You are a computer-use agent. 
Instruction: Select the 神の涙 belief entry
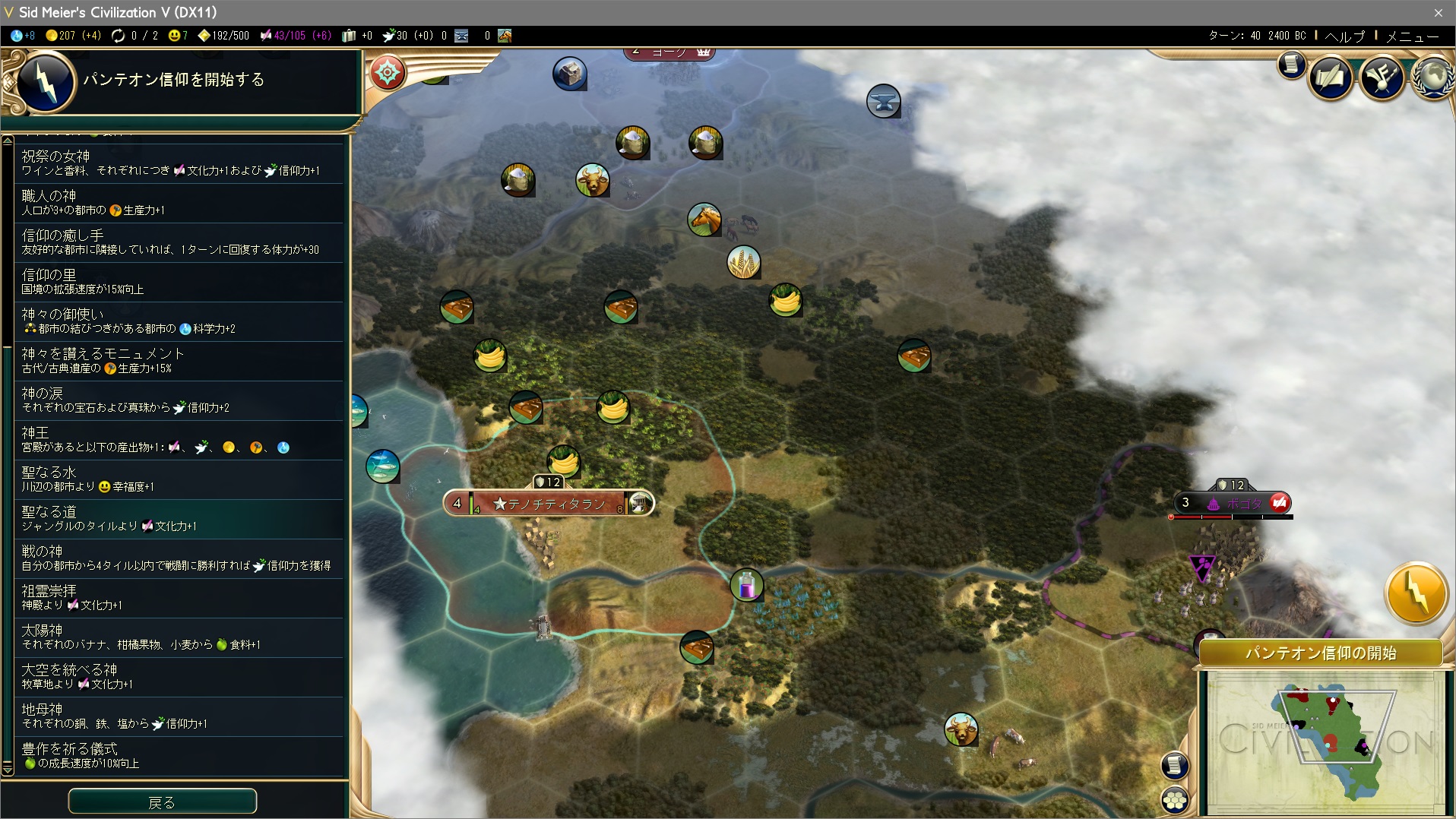181,400
